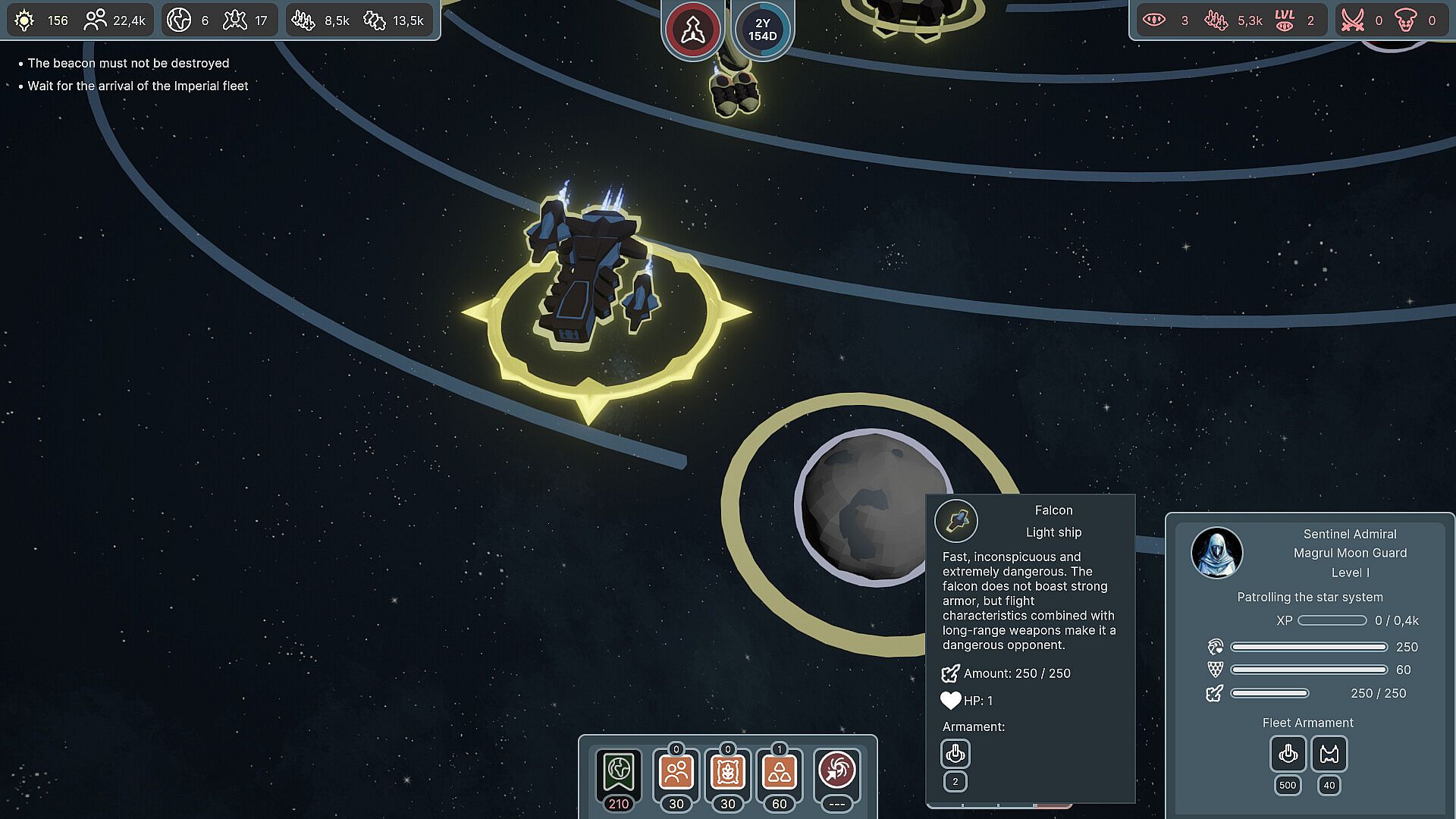Click the 2Y 154D date dial

pos(762,30)
